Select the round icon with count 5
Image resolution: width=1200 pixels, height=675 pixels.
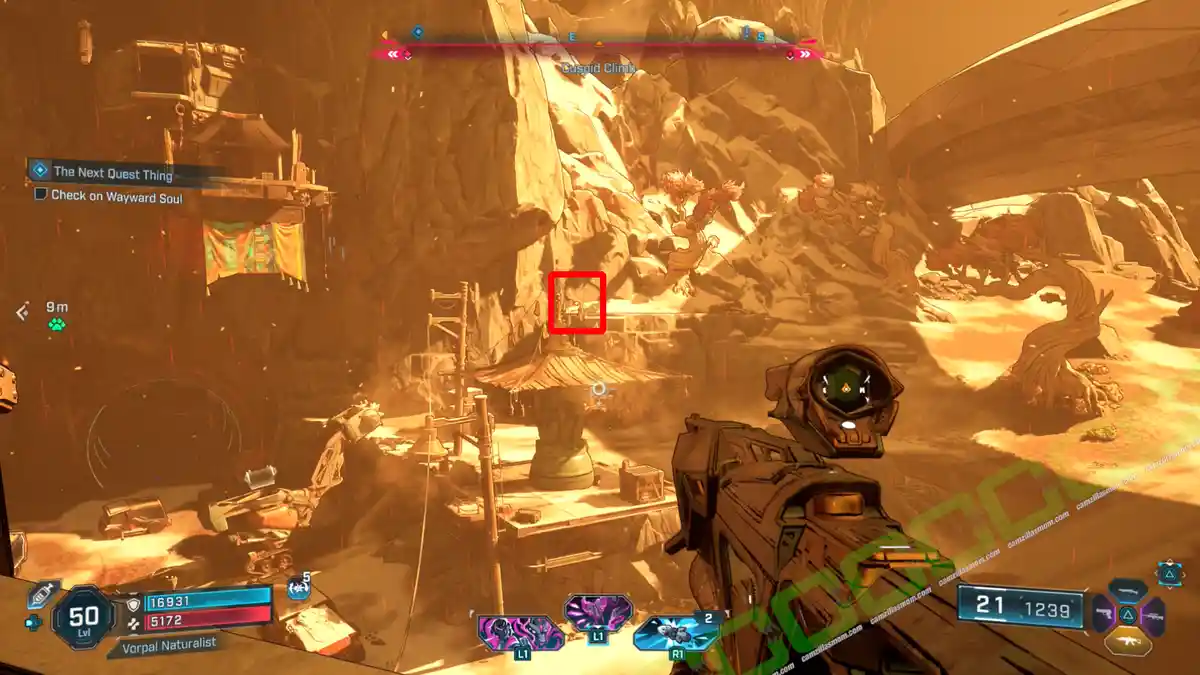click(297, 588)
